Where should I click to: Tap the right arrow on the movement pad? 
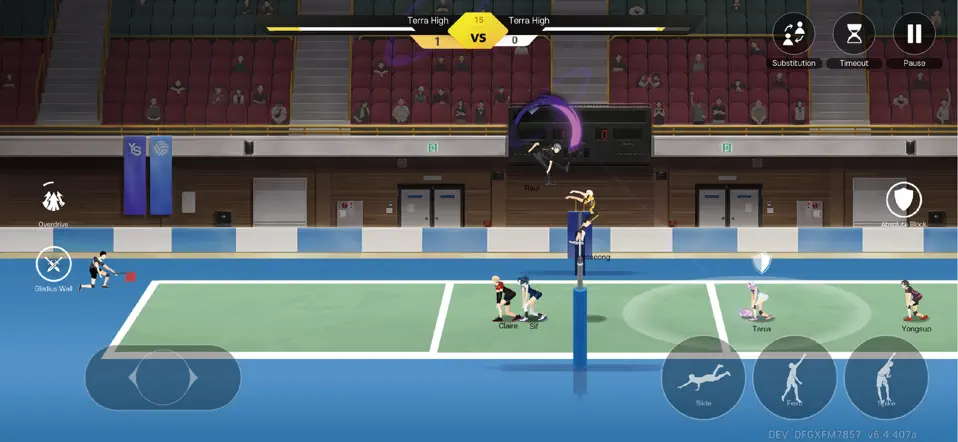194,378
